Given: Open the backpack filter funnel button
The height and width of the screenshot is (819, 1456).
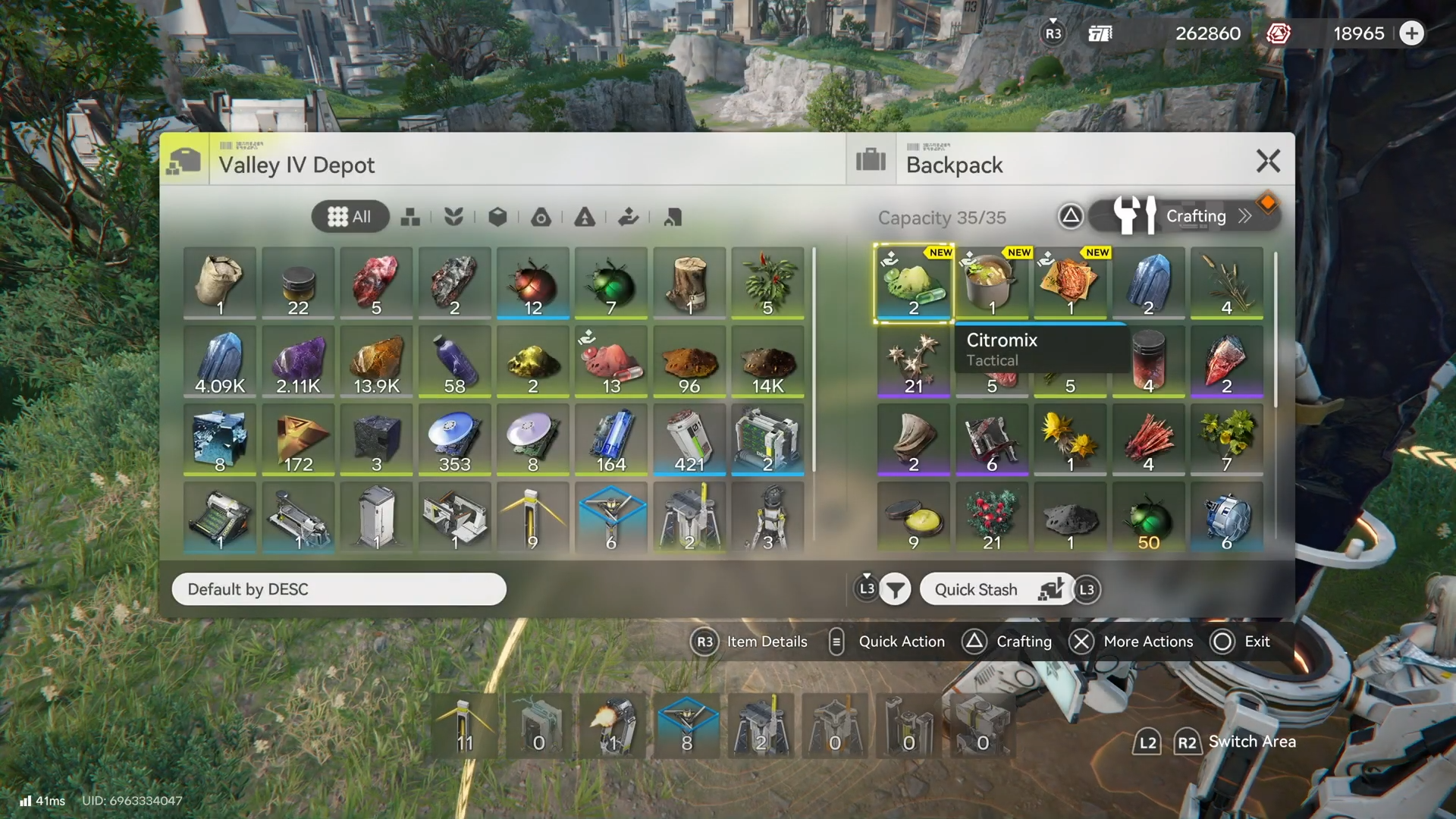Looking at the screenshot, I should (895, 589).
